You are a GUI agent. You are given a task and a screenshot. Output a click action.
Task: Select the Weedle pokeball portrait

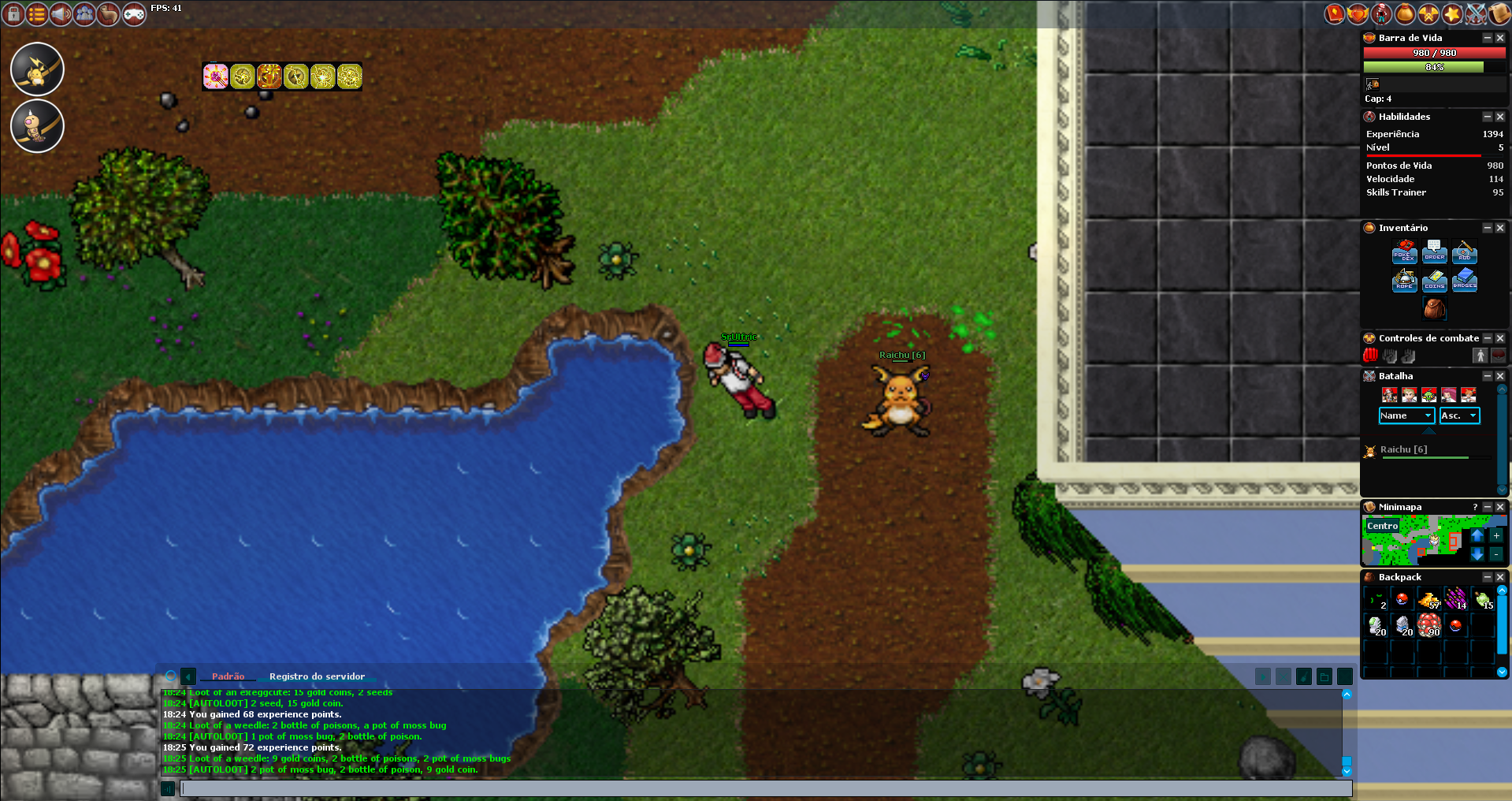coord(37,126)
